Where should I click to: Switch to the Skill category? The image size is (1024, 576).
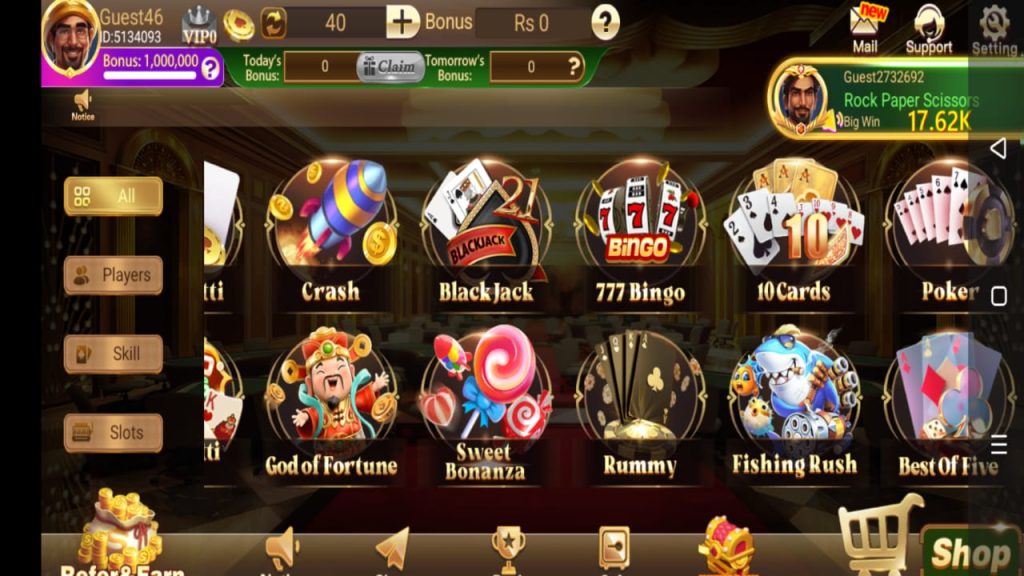tap(113, 354)
